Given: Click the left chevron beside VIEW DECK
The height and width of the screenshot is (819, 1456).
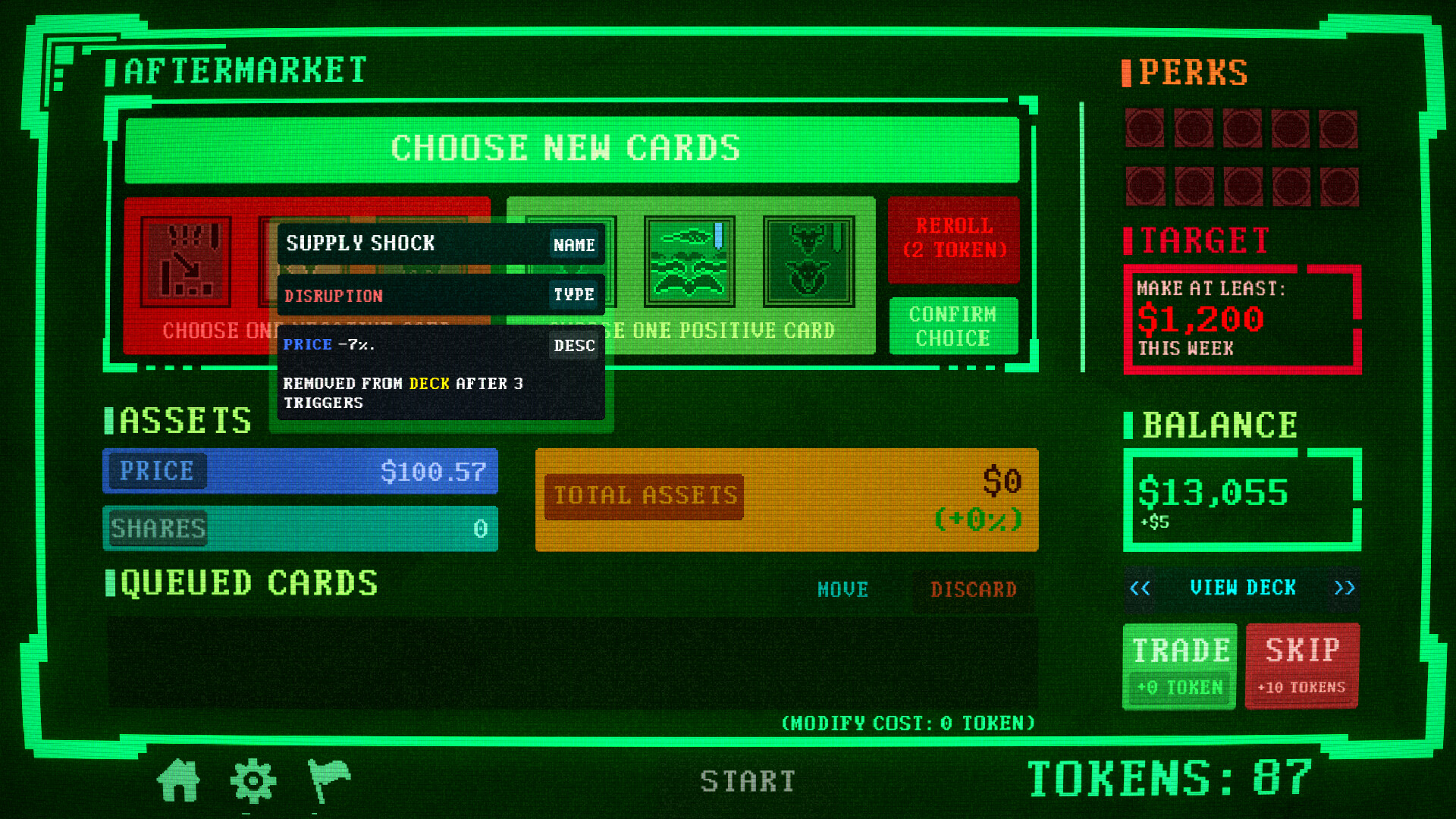Looking at the screenshot, I should (1141, 588).
